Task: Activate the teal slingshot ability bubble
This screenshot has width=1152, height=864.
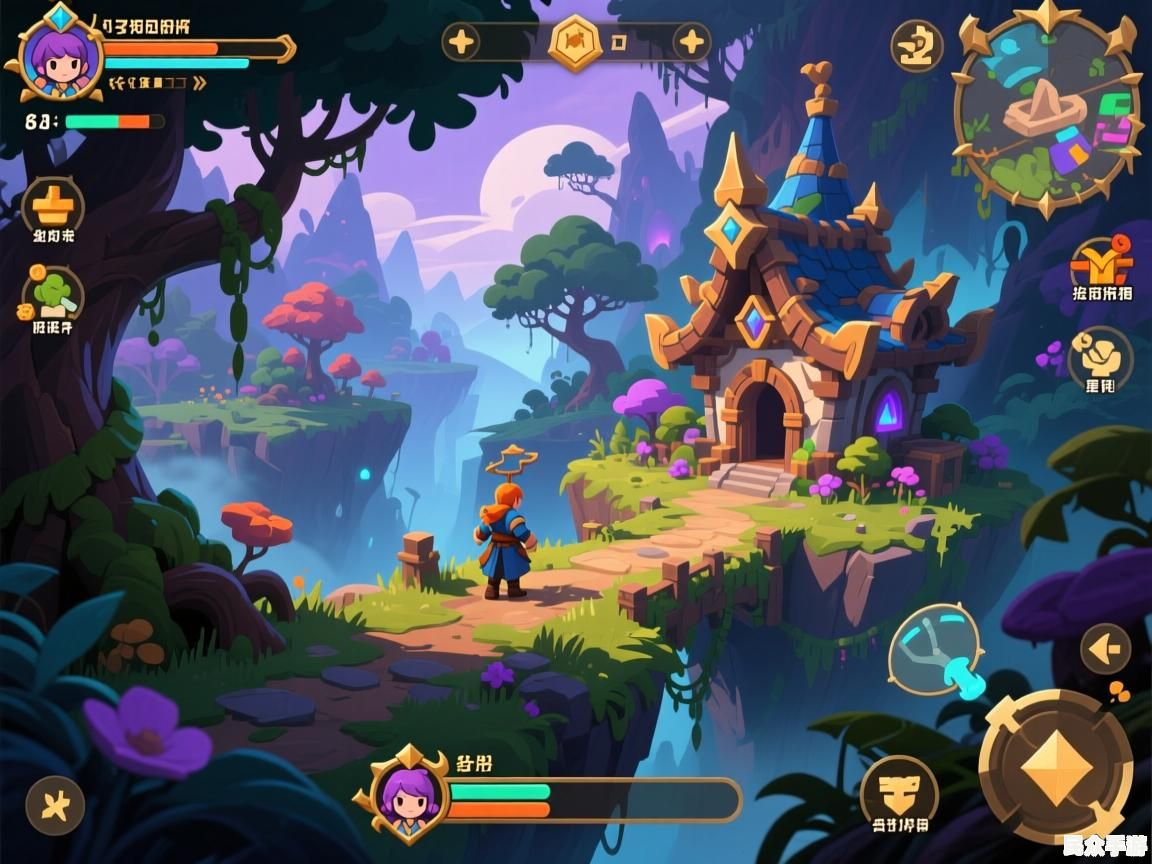Action: coord(934,652)
